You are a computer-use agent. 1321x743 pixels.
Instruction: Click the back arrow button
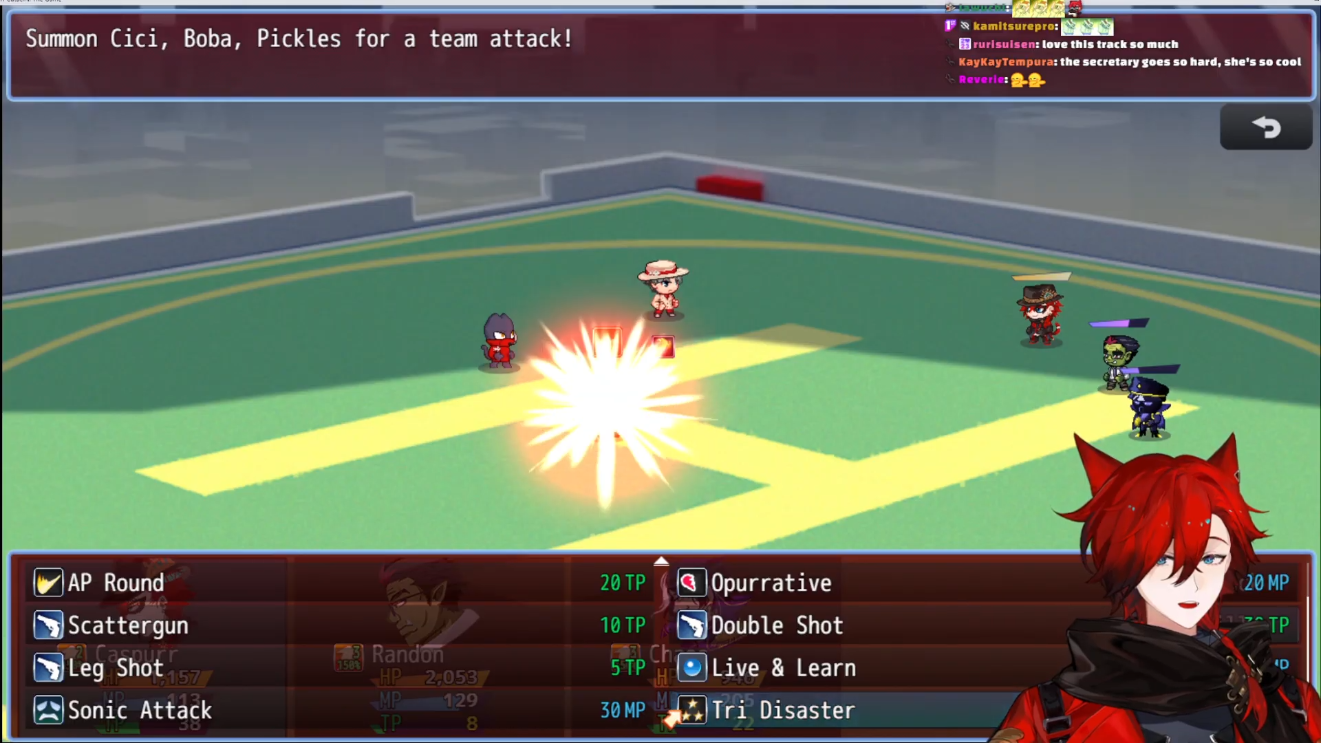coord(1265,128)
